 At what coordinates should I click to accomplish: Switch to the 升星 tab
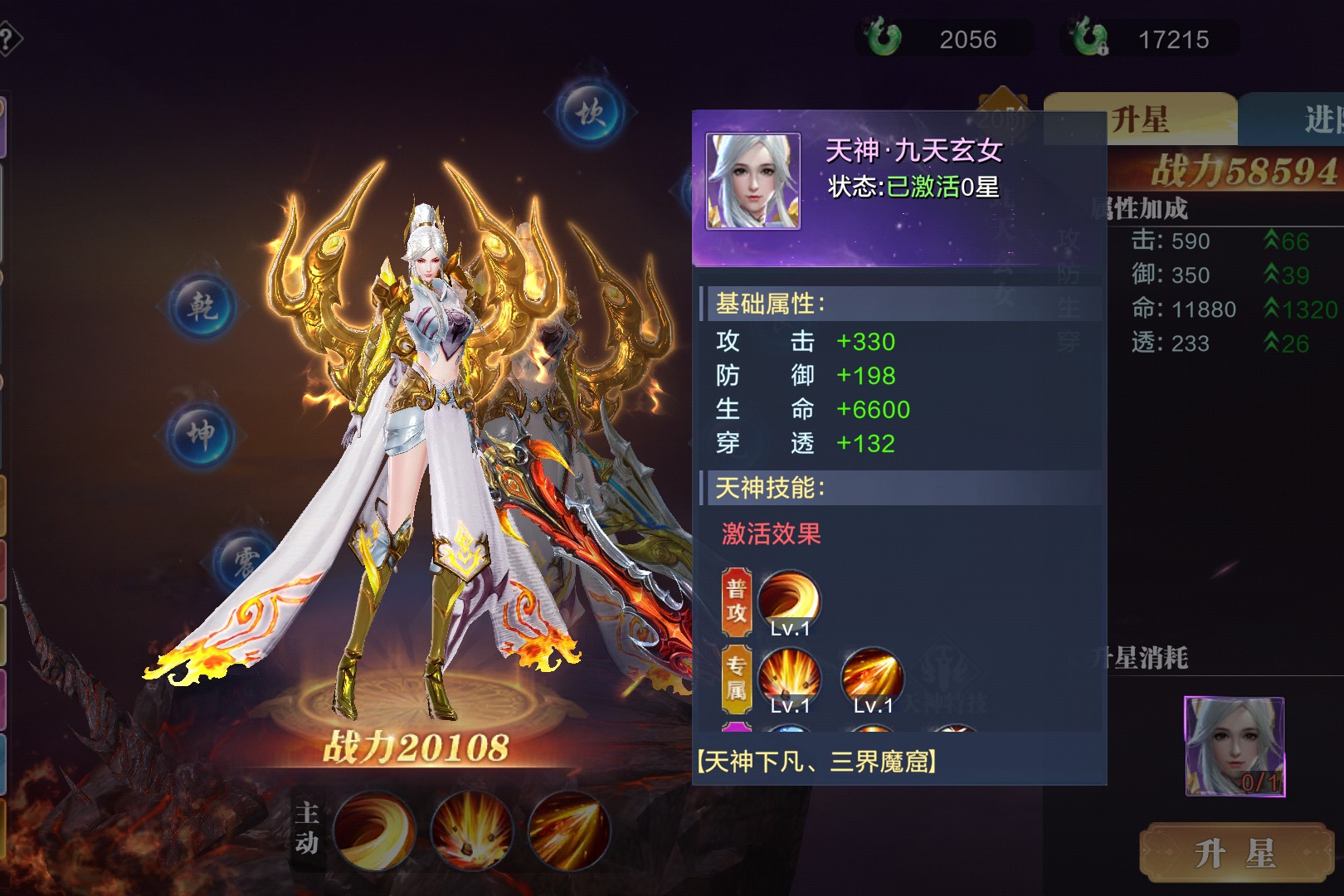coord(1140,119)
